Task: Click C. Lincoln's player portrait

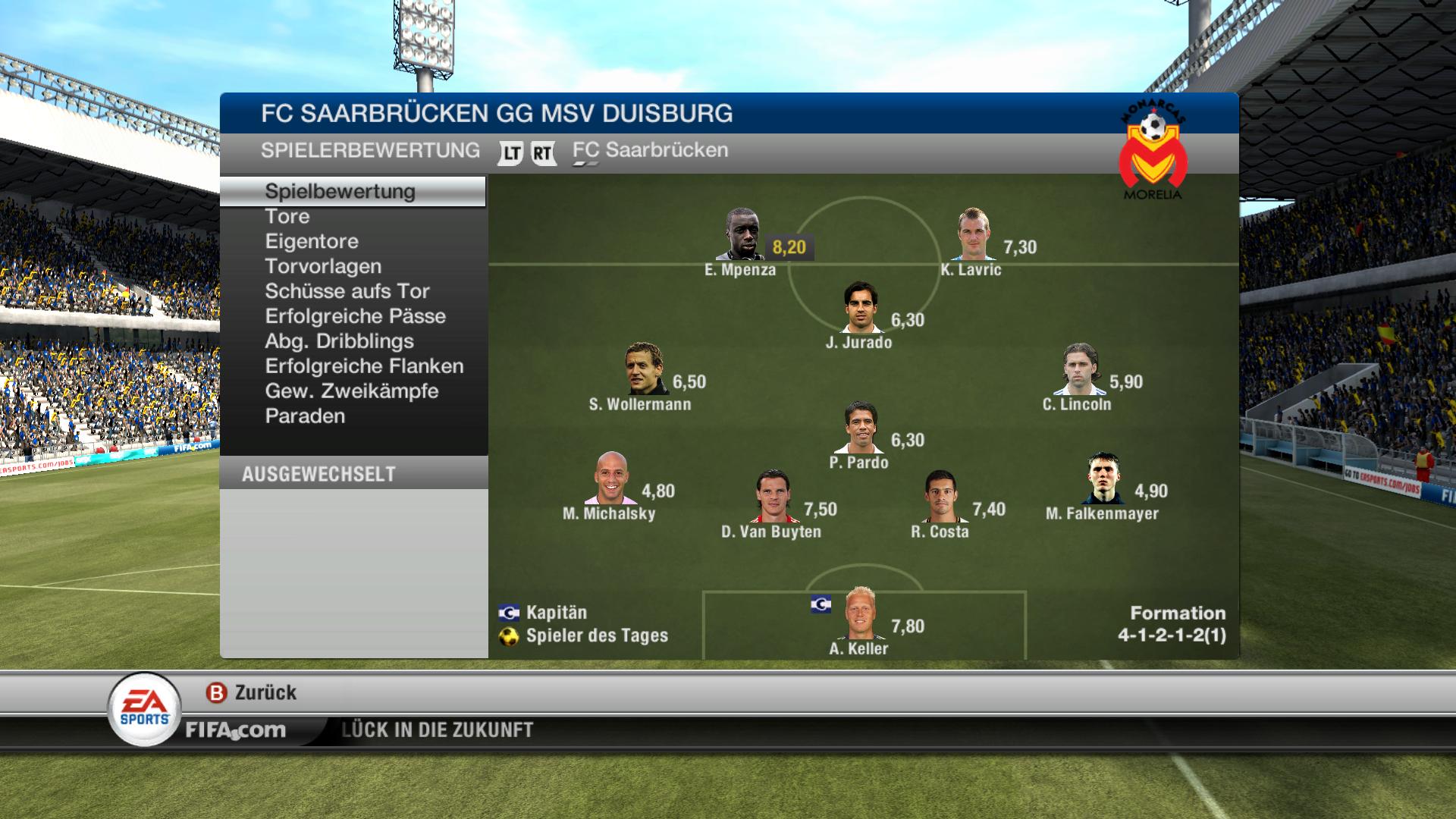Action: pyautogui.click(x=1079, y=369)
